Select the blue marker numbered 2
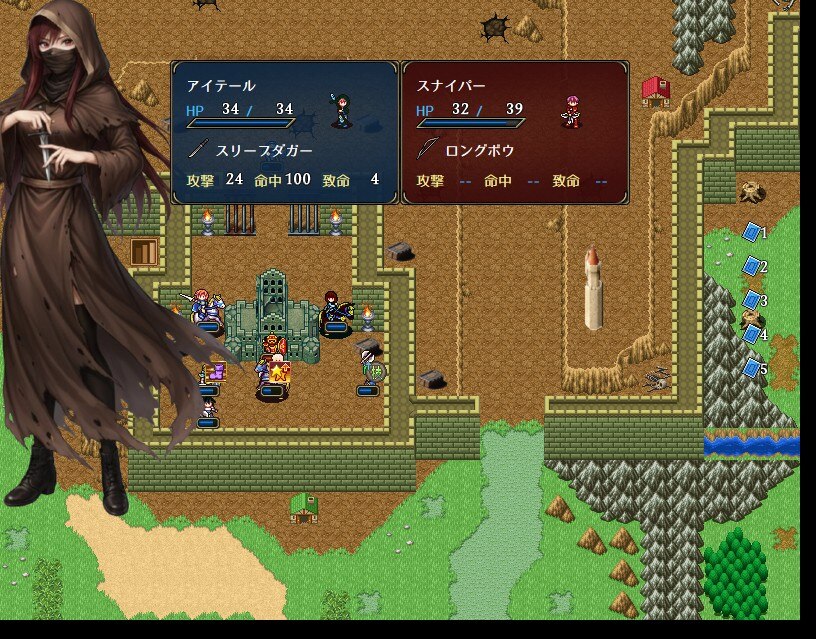 (x=752, y=266)
